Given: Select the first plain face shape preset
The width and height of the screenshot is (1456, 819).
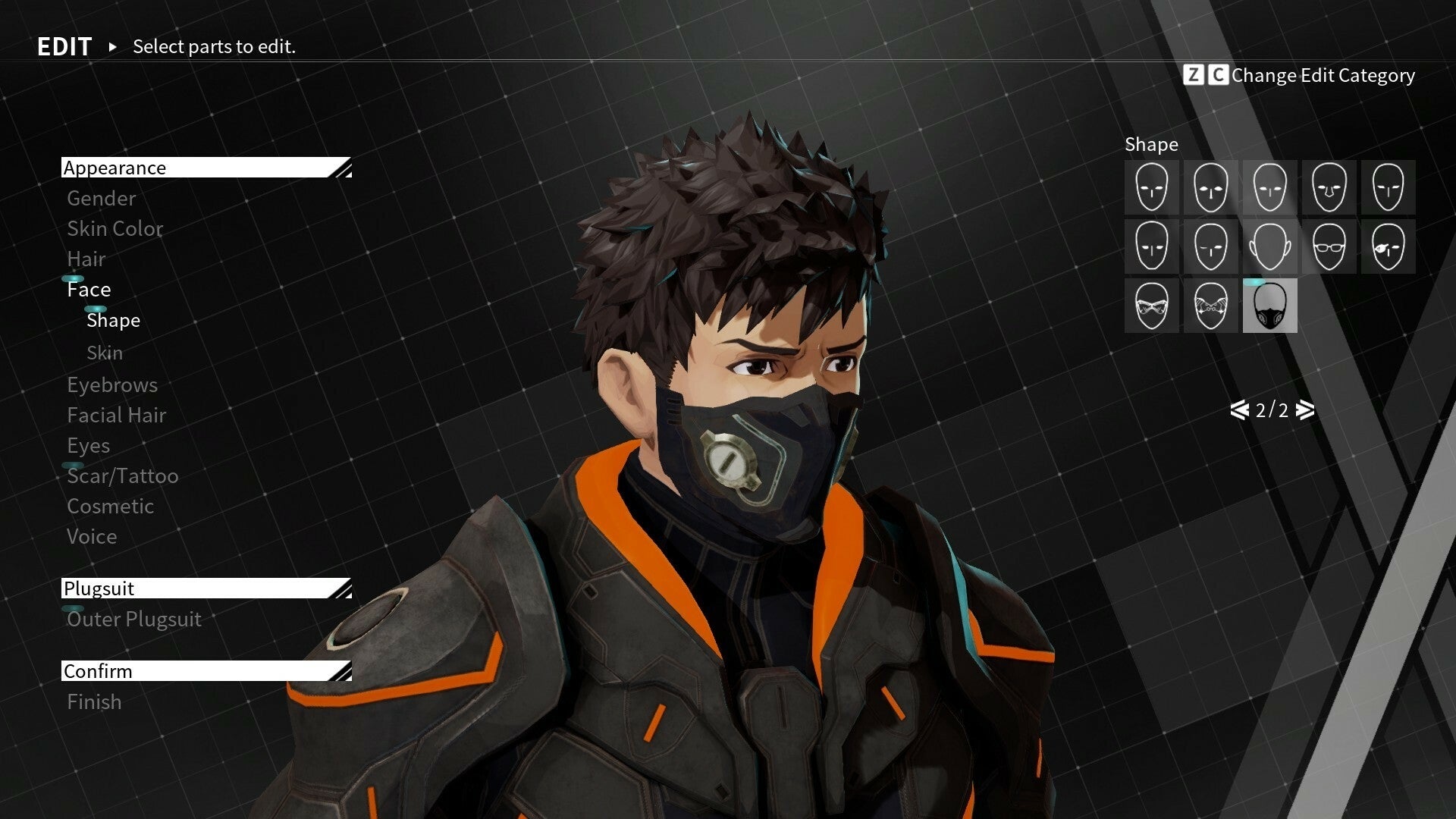Looking at the screenshot, I should 1151,187.
